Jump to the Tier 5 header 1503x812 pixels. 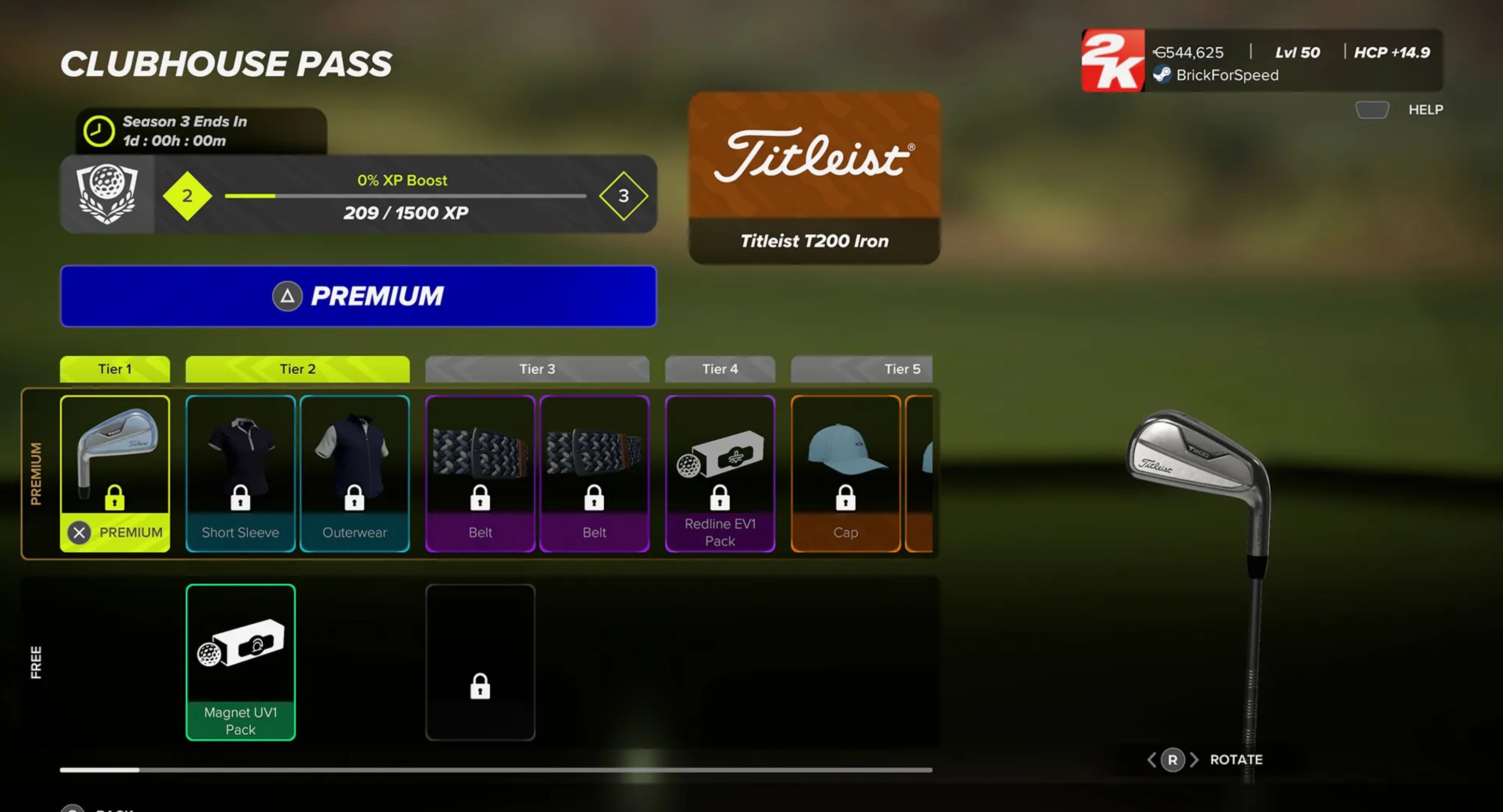(x=861, y=369)
